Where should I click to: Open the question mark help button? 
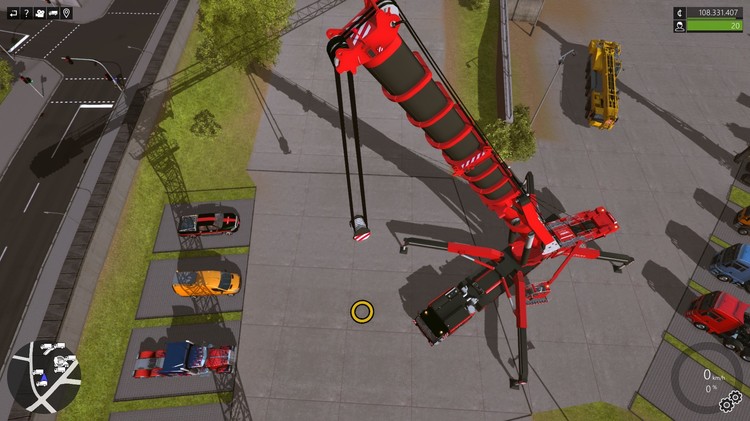pyautogui.click(x=26, y=13)
